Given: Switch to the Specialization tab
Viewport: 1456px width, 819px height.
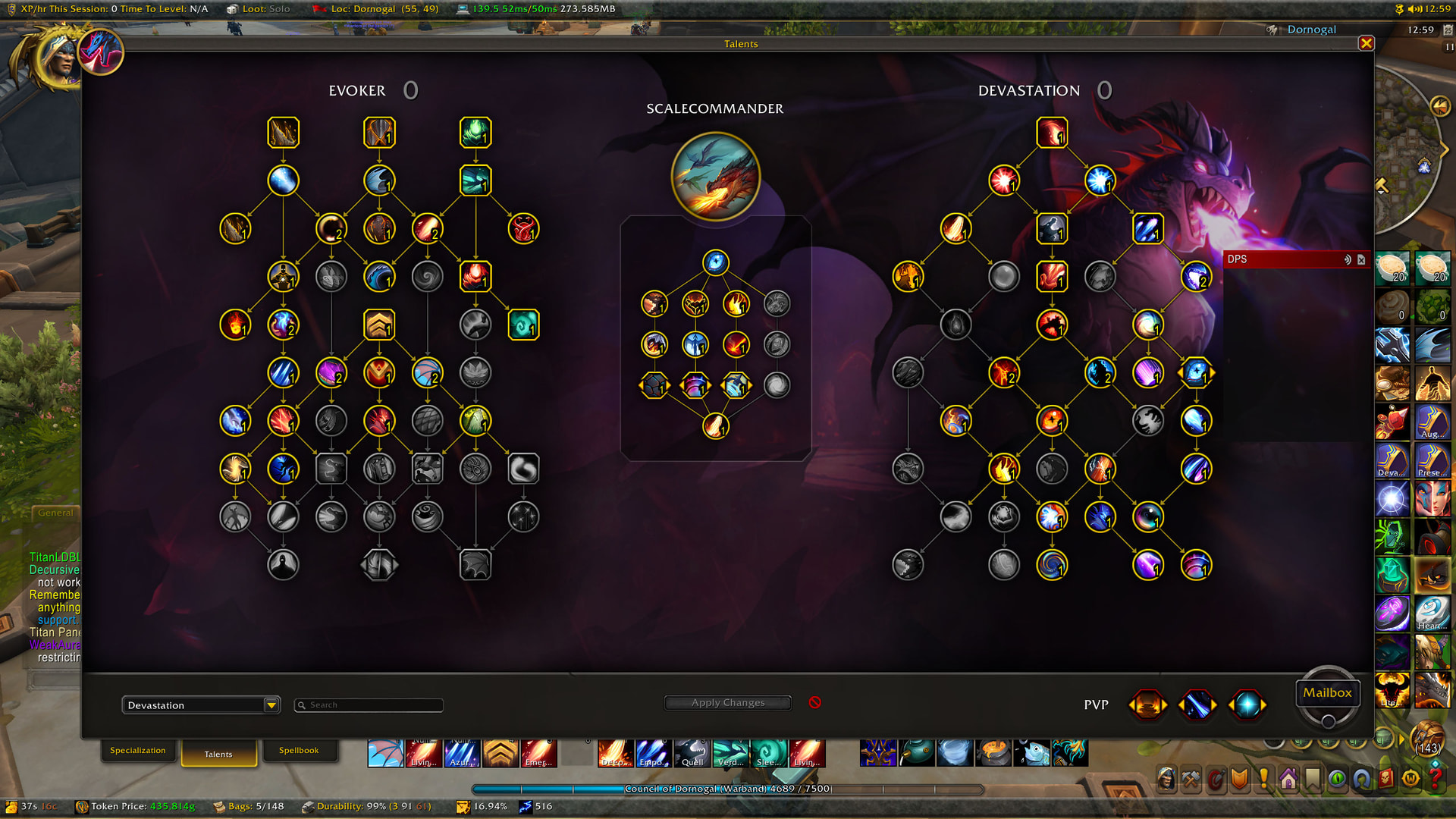Looking at the screenshot, I should (137, 751).
